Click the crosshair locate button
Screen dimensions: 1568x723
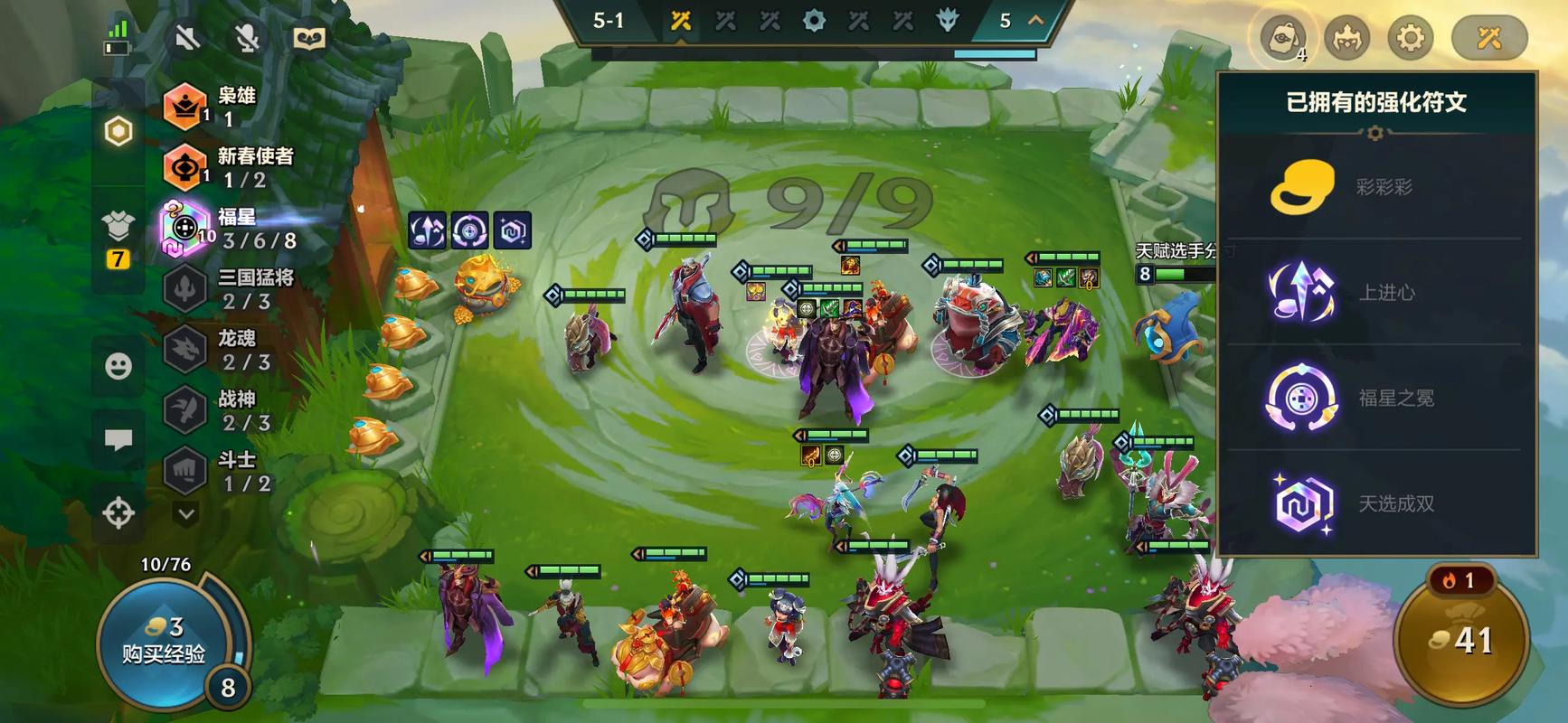pyautogui.click(x=118, y=512)
